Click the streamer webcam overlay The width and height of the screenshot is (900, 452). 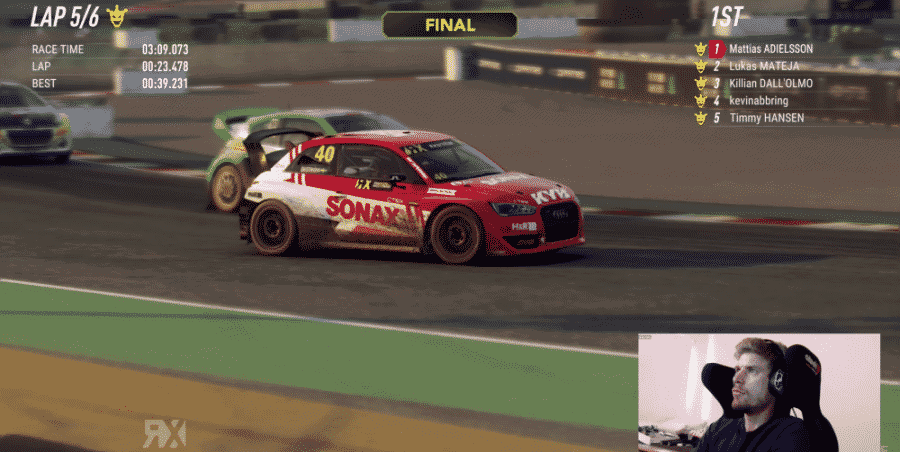(x=759, y=392)
